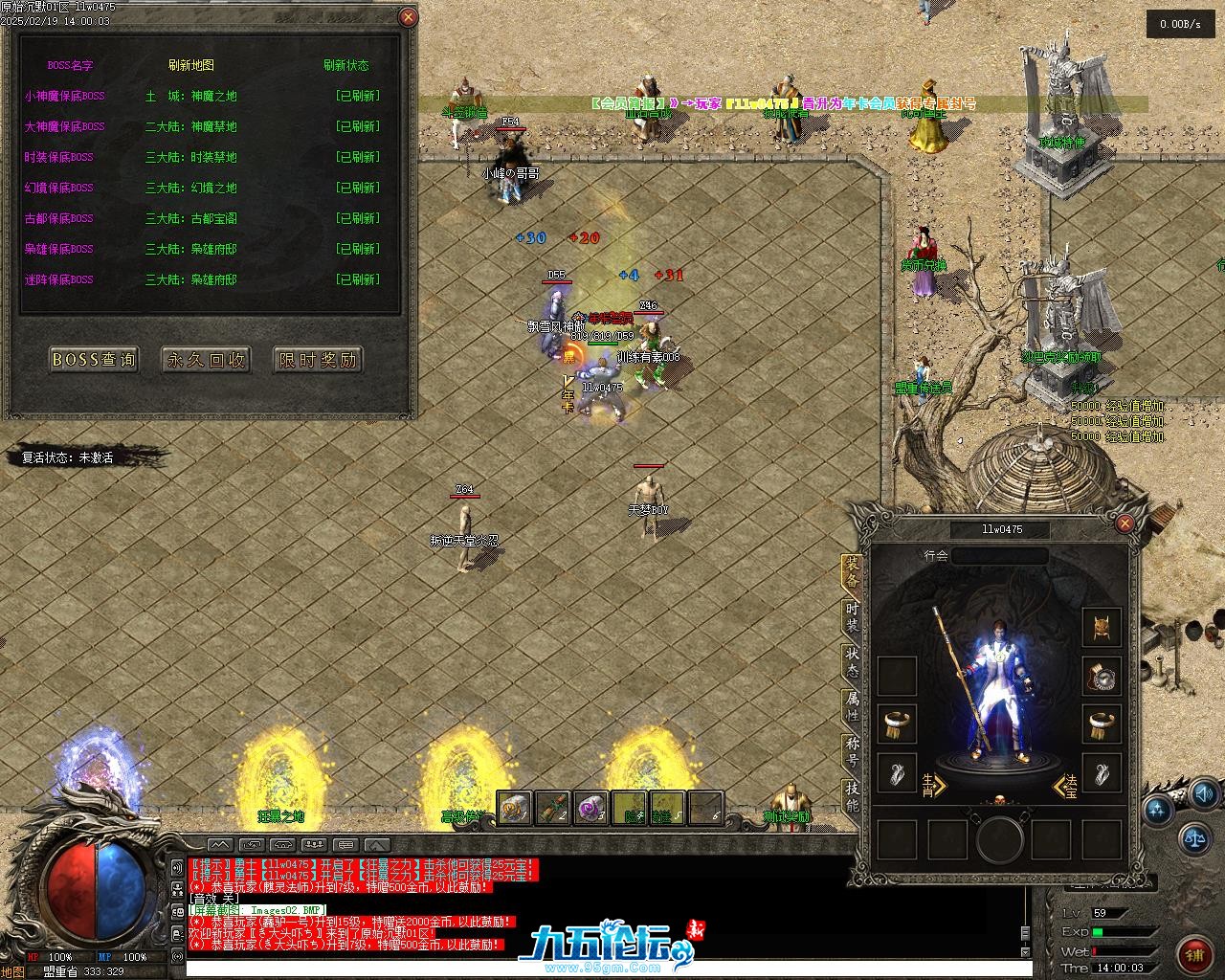Select the equipped helmet slot

pos(1102,627)
